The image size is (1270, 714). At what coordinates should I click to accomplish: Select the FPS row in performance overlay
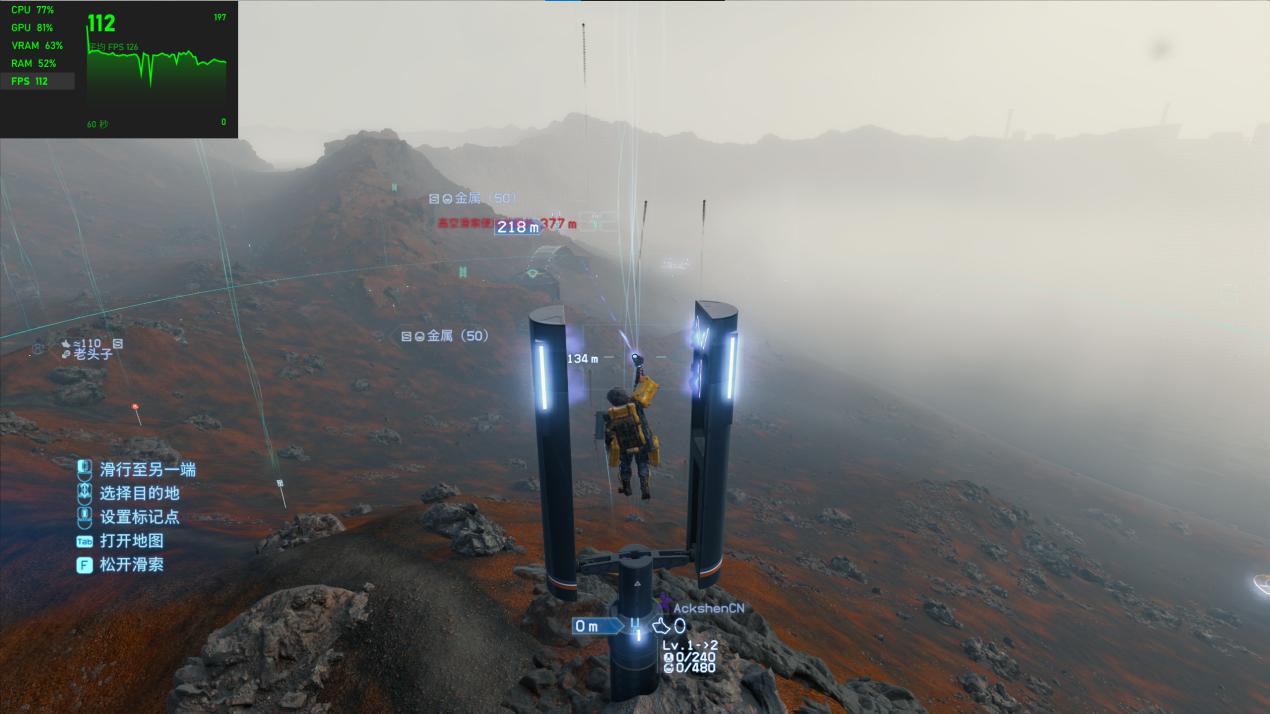(37, 81)
